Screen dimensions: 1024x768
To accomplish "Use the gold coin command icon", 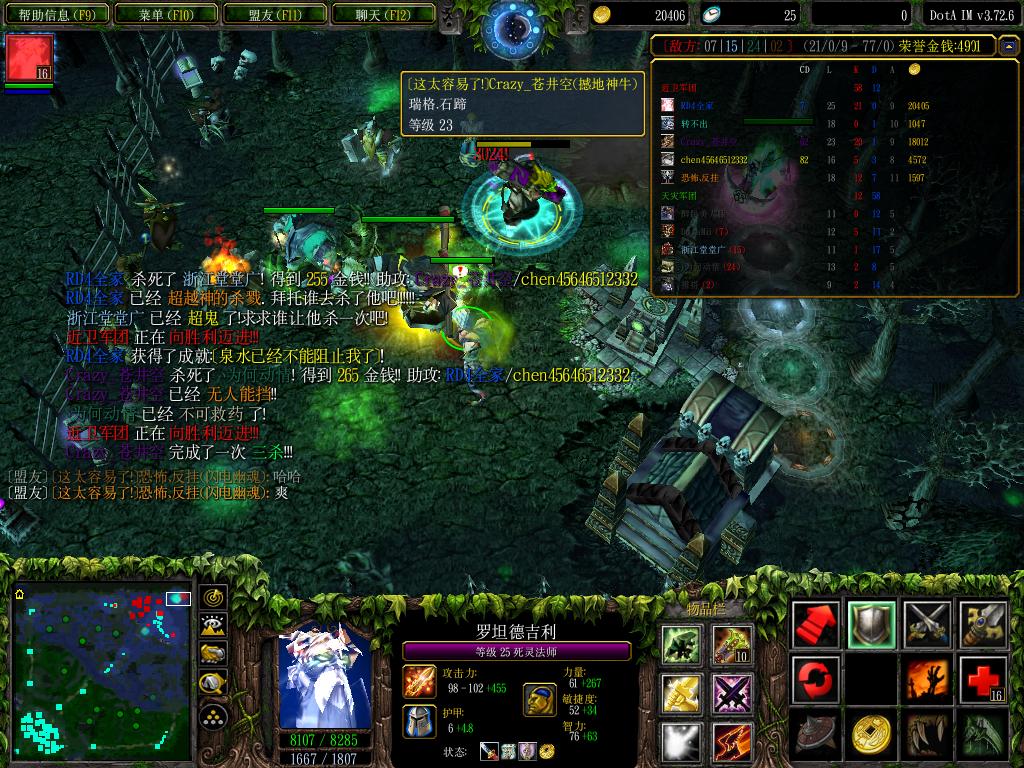I will 871,737.
